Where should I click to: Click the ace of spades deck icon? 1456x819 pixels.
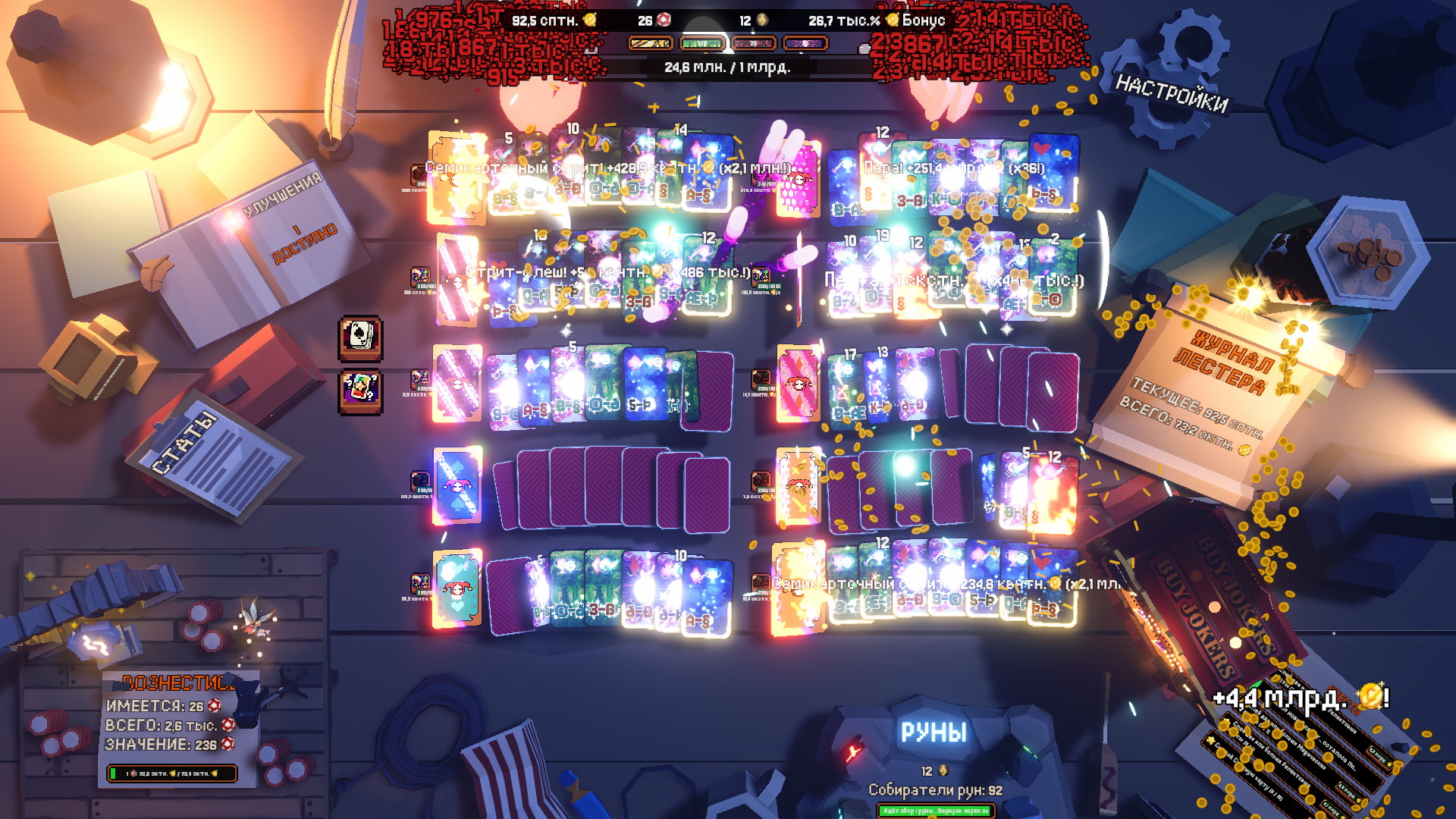[x=360, y=337]
